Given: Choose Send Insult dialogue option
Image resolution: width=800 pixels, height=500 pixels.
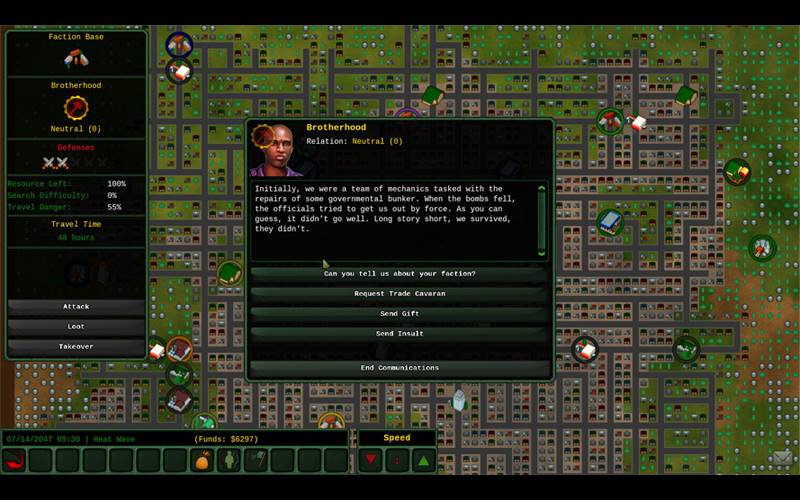Looking at the screenshot, I should (399, 334).
